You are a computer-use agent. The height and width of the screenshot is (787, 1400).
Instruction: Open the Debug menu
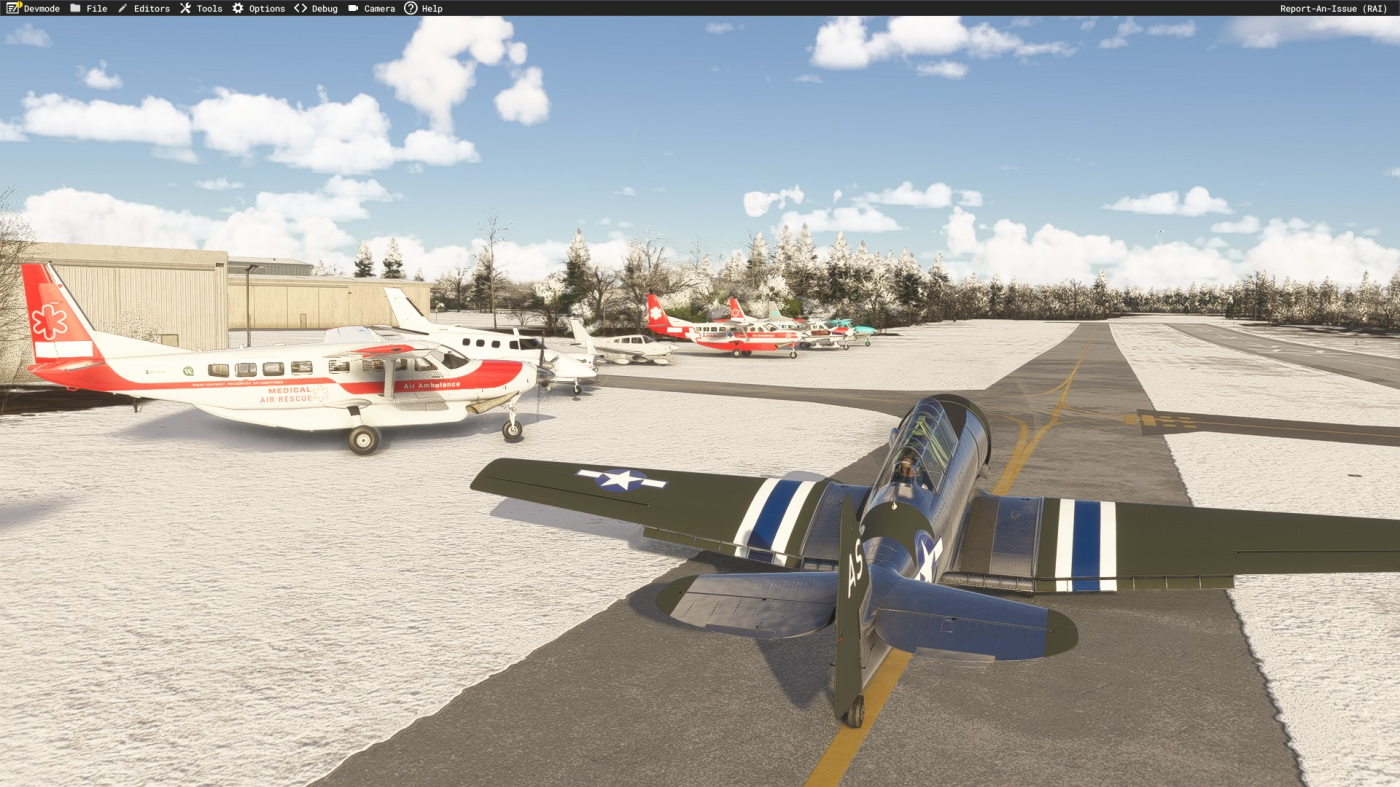(316, 8)
